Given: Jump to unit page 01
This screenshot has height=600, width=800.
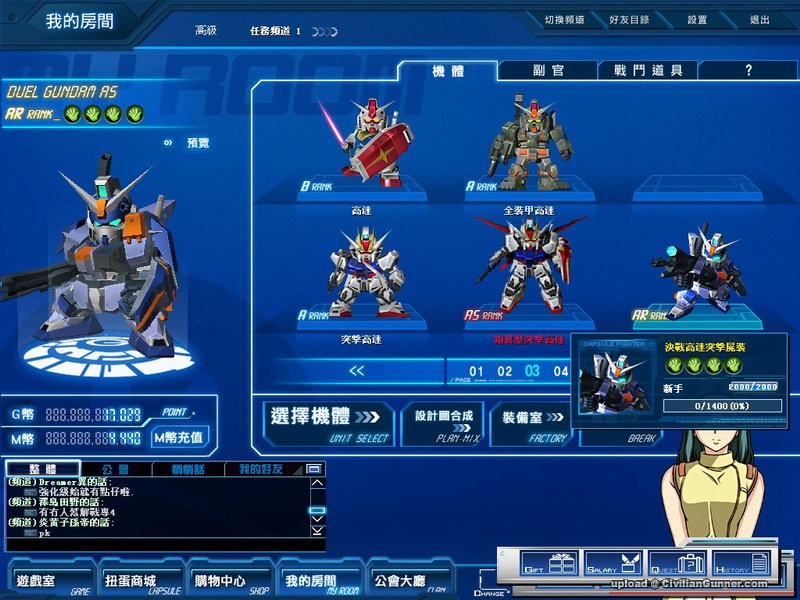Looking at the screenshot, I should [477, 372].
